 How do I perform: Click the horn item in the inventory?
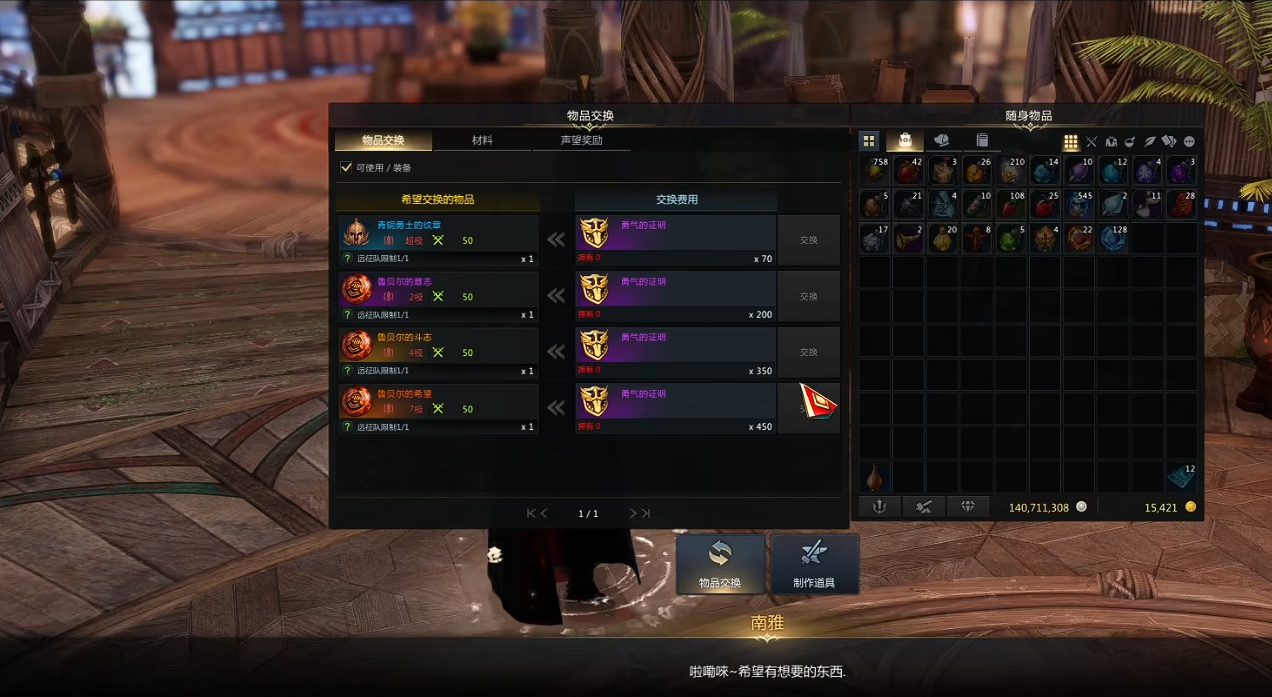pyautogui.click(x=909, y=238)
